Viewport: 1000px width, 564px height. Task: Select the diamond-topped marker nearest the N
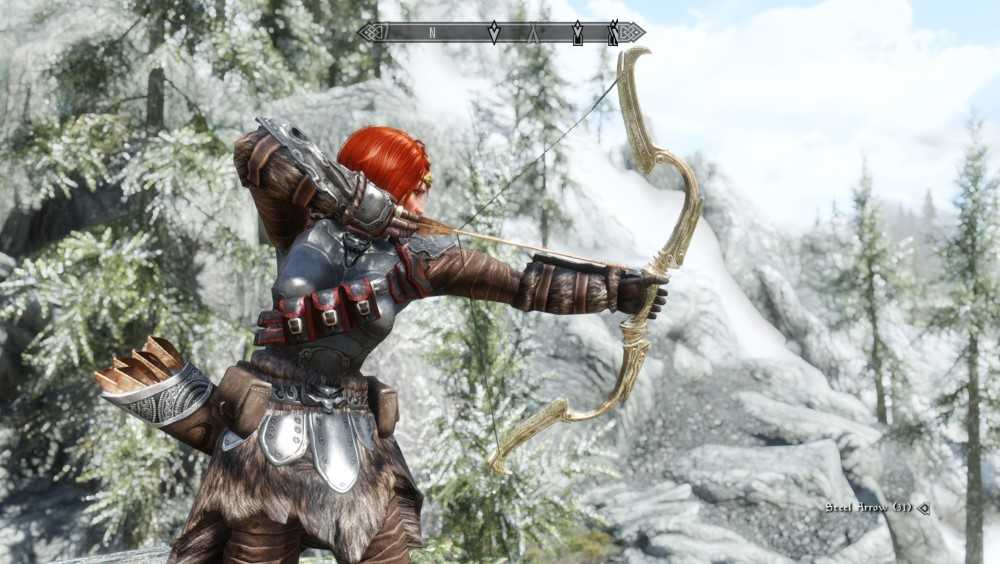(x=493, y=33)
